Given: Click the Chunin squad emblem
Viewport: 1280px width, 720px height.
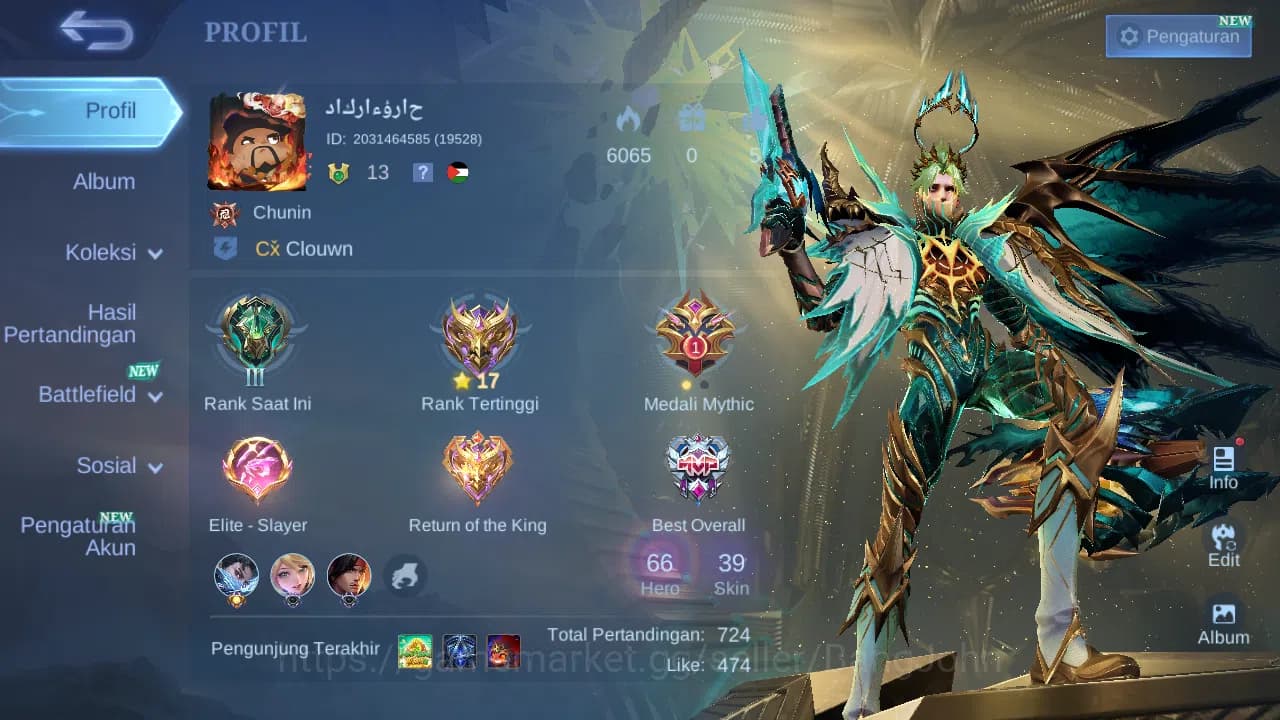Looking at the screenshot, I should [225, 212].
